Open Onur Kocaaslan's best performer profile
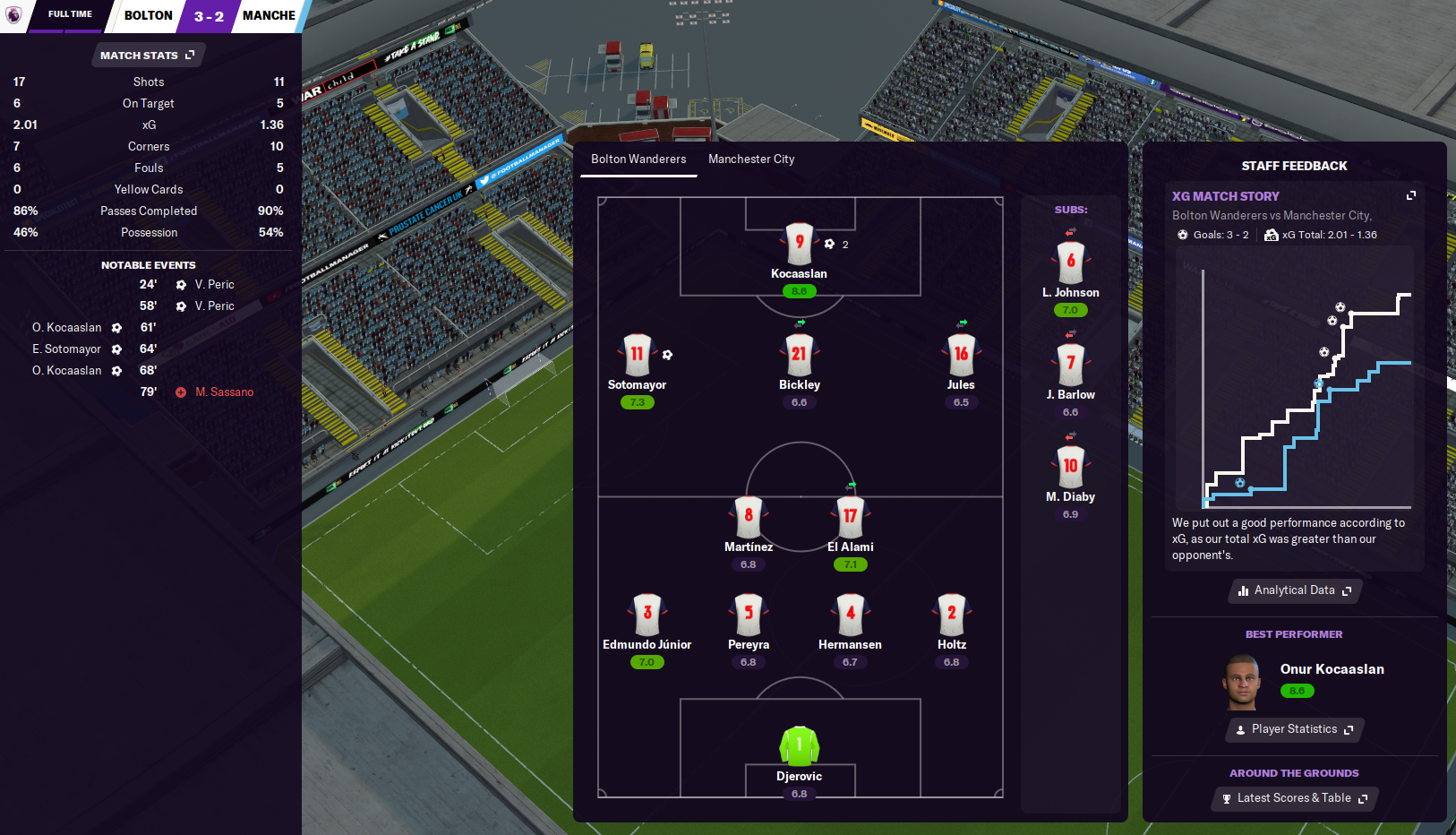1456x835 pixels. [x=1332, y=669]
